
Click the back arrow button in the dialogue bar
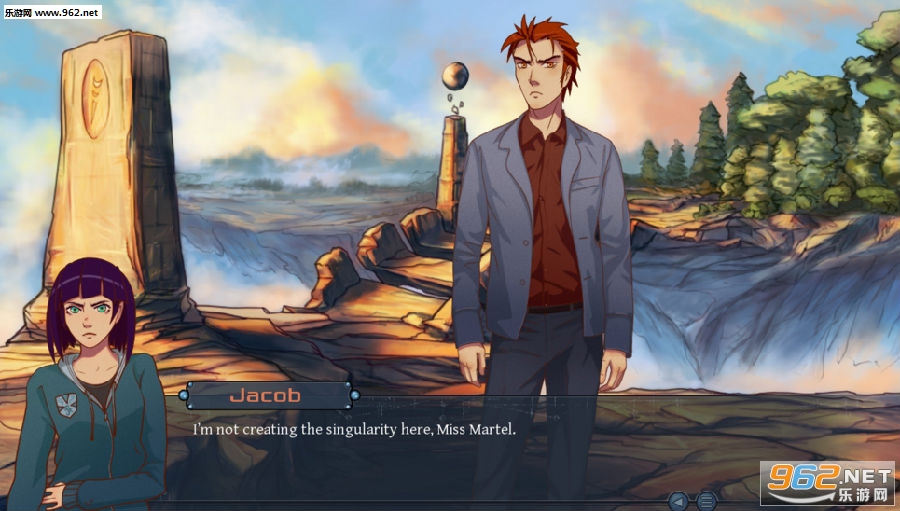point(679,500)
